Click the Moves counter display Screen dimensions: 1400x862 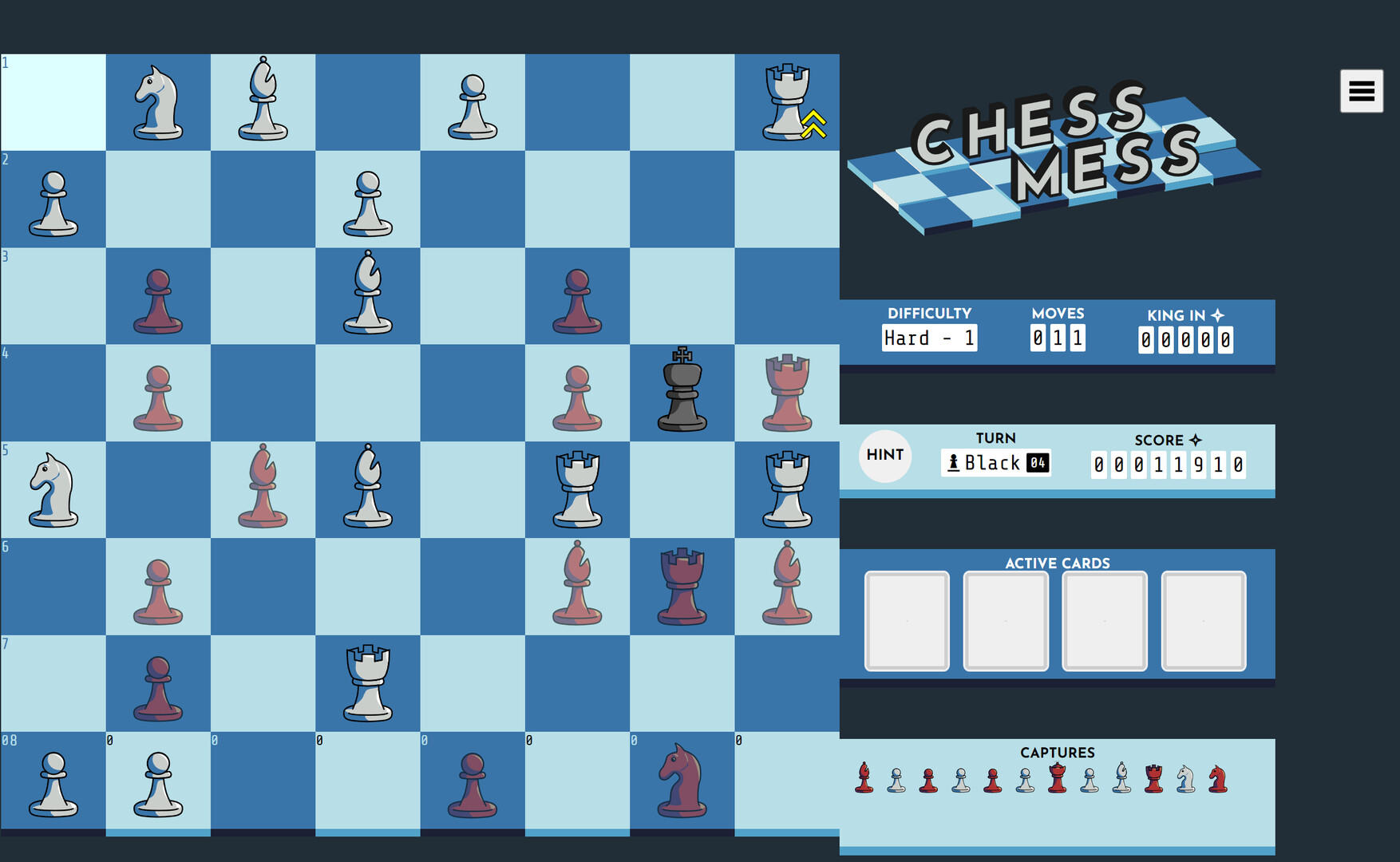point(1058,338)
